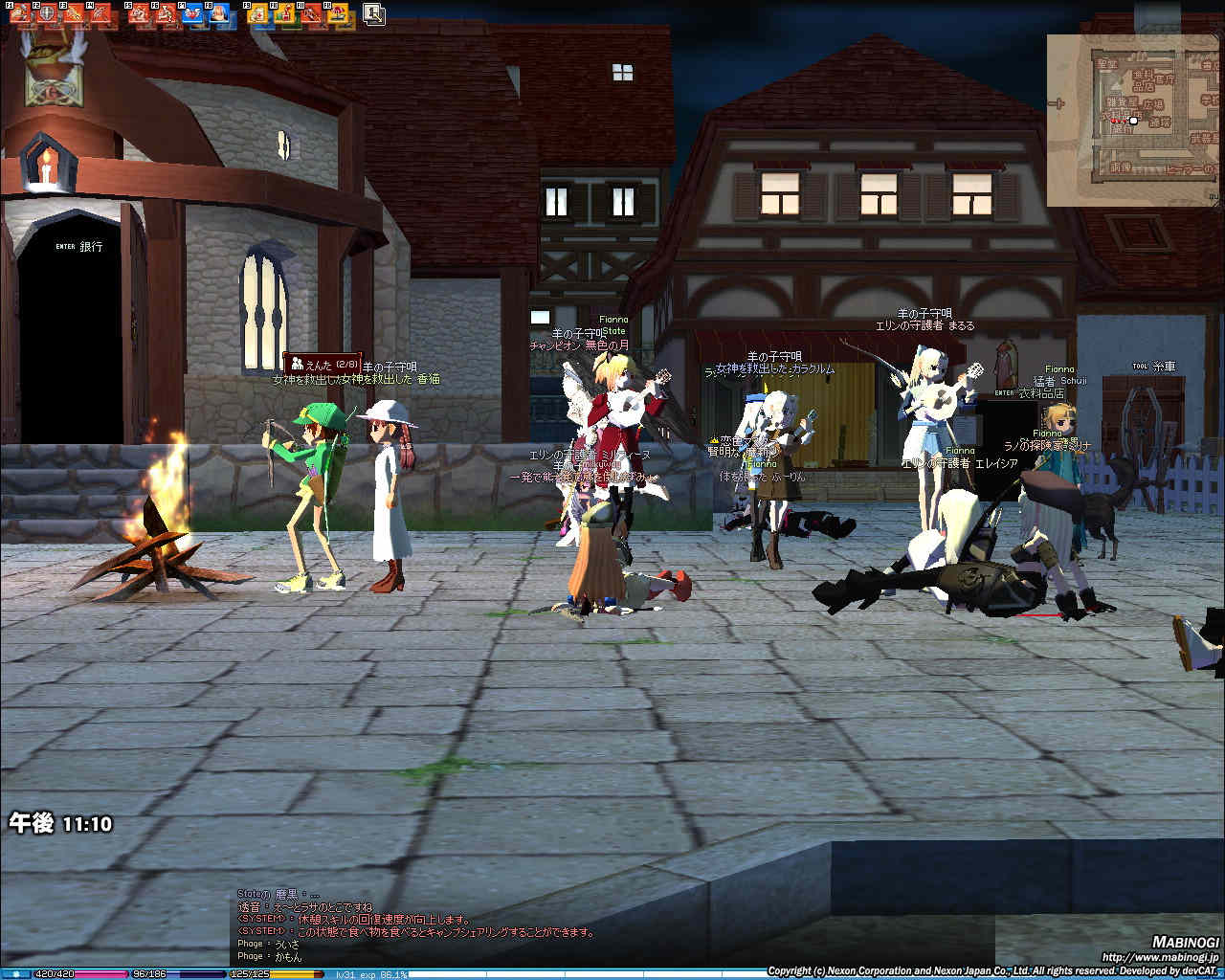Viewport: 1225px width, 980px height.
Task: Use the F2 shield defense skill
Action: click(45, 13)
